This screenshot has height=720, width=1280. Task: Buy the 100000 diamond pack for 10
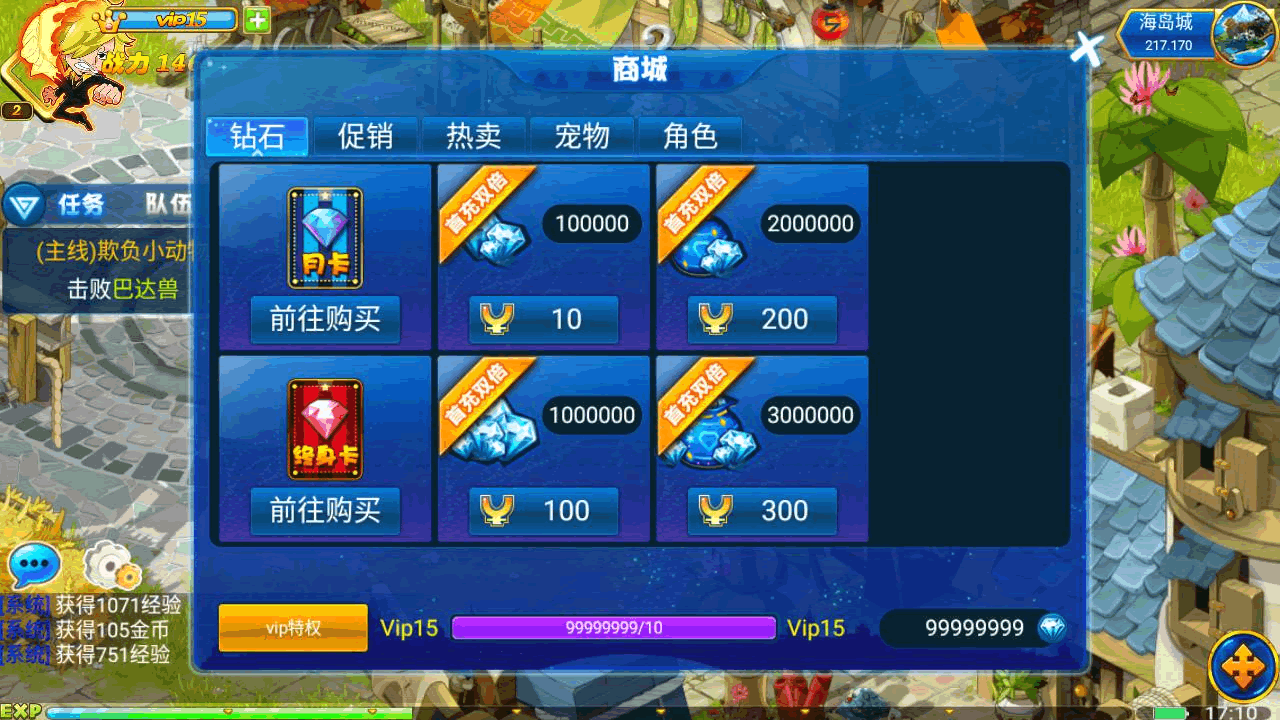(543, 319)
